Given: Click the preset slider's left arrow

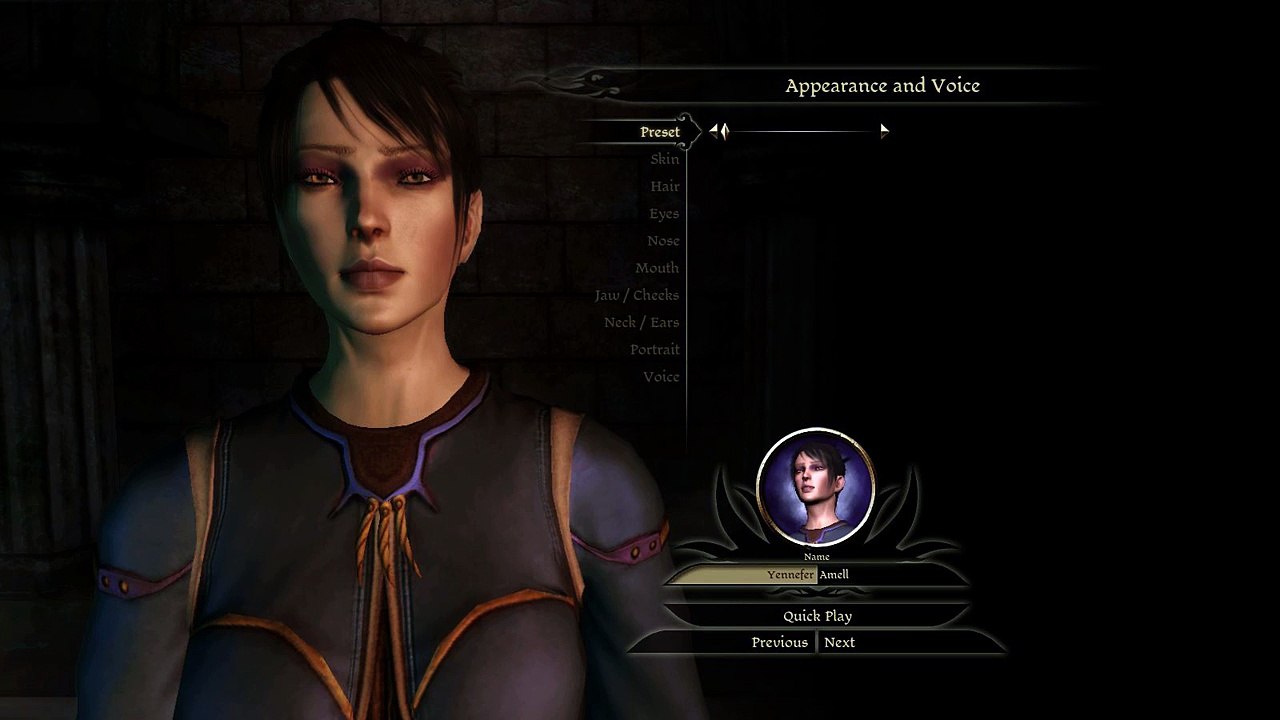Looking at the screenshot, I should 715,130.
